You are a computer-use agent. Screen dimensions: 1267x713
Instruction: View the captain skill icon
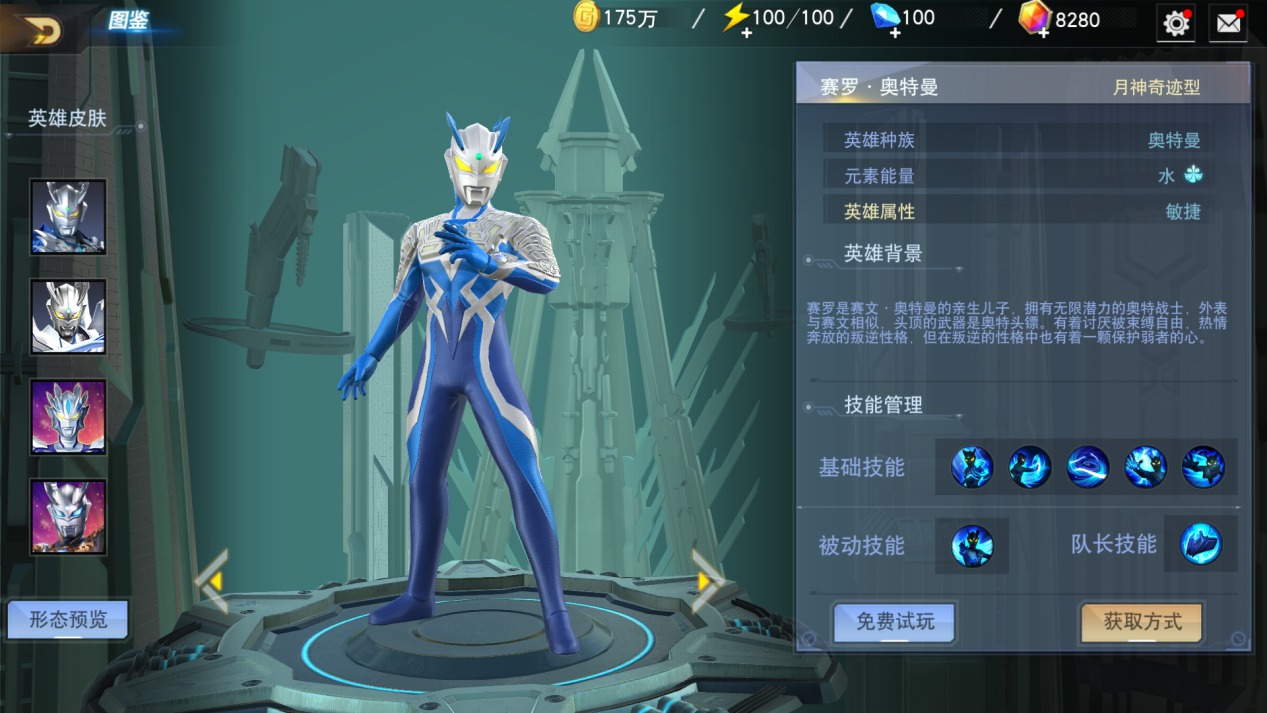click(x=1200, y=545)
